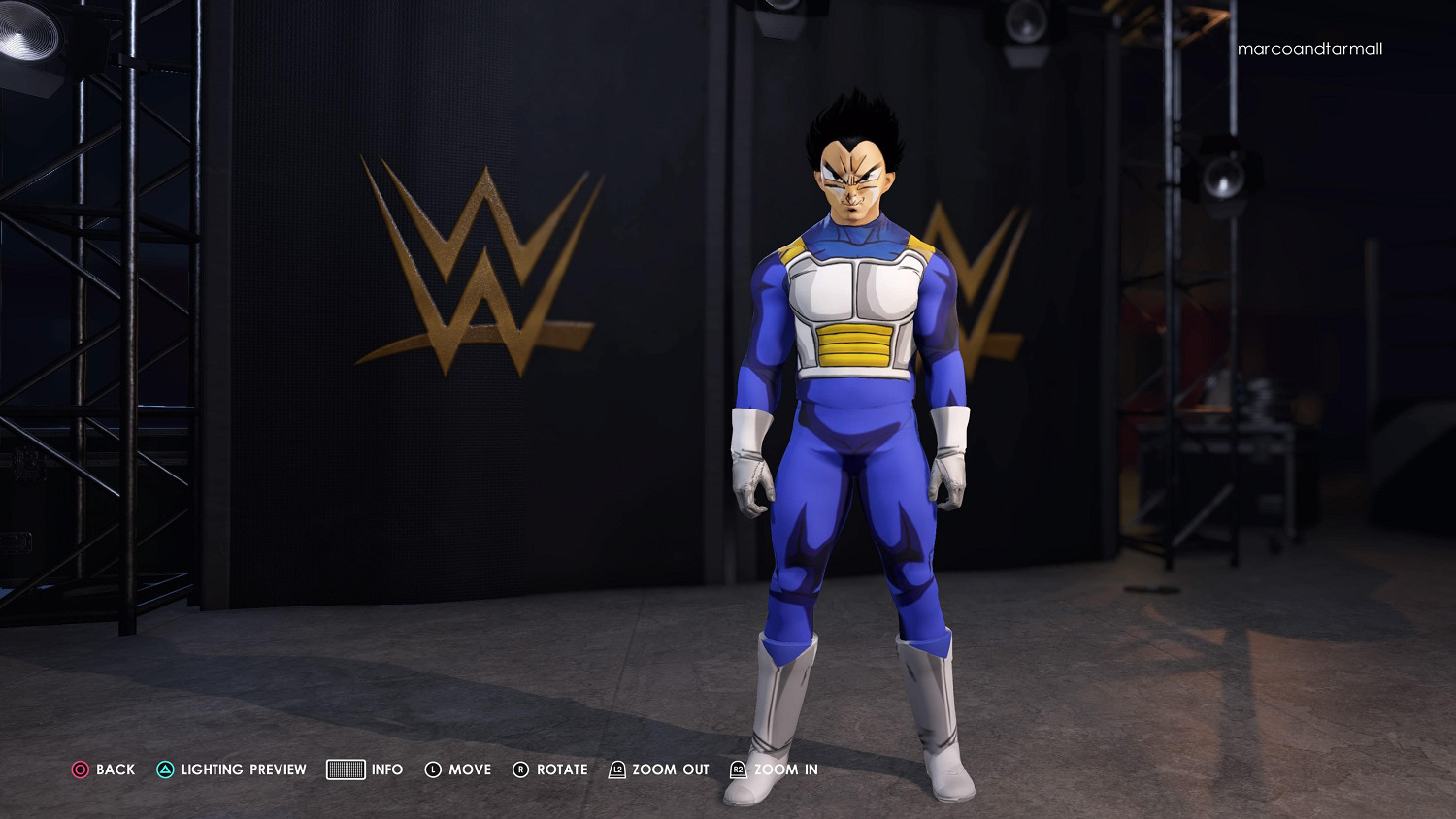Select the Move control label

469,770
